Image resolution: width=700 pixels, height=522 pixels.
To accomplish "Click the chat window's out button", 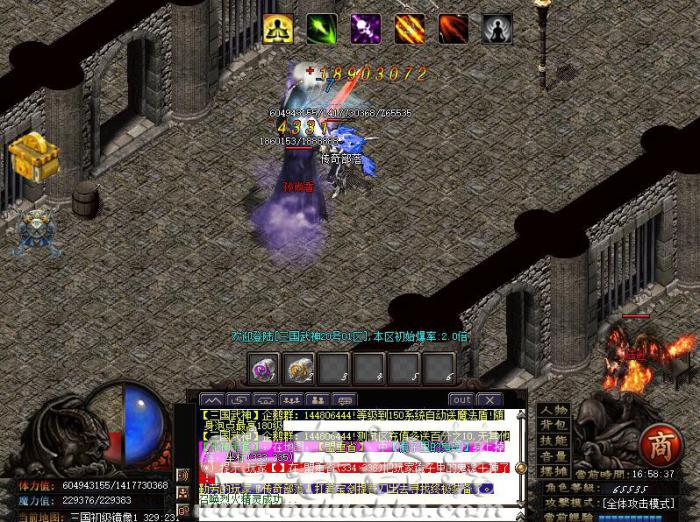I will (x=461, y=400).
